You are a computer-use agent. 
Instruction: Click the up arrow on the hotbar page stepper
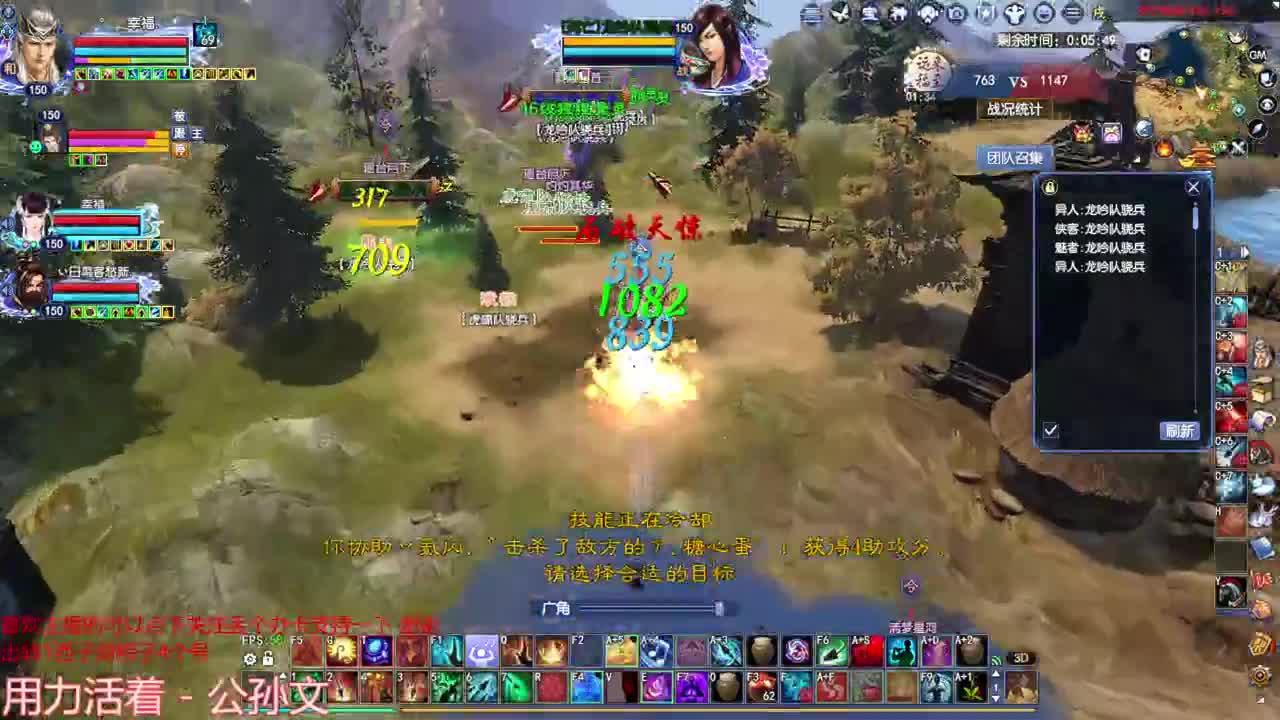point(284,674)
